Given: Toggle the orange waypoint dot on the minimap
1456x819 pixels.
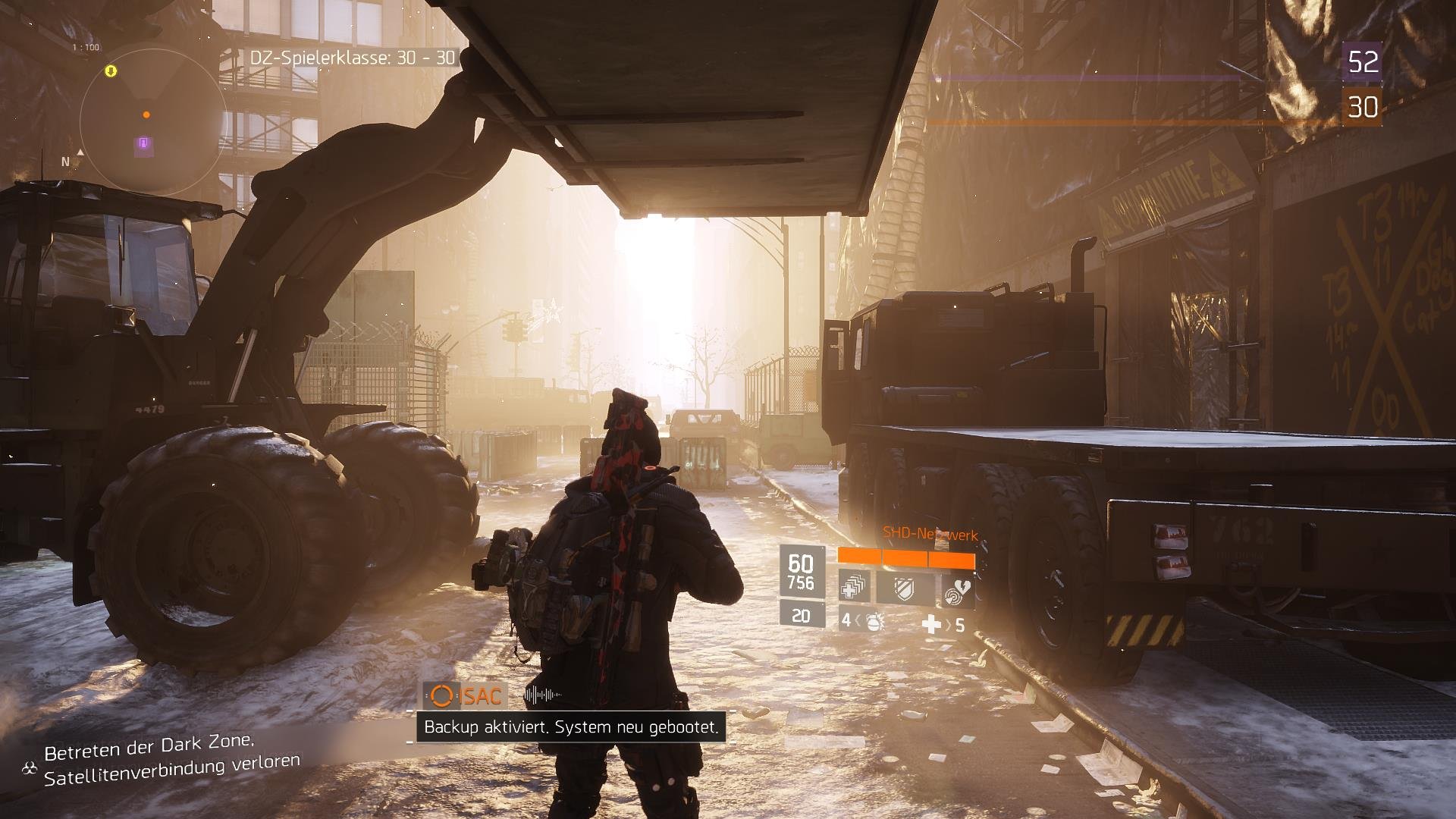Looking at the screenshot, I should pos(146,115).
